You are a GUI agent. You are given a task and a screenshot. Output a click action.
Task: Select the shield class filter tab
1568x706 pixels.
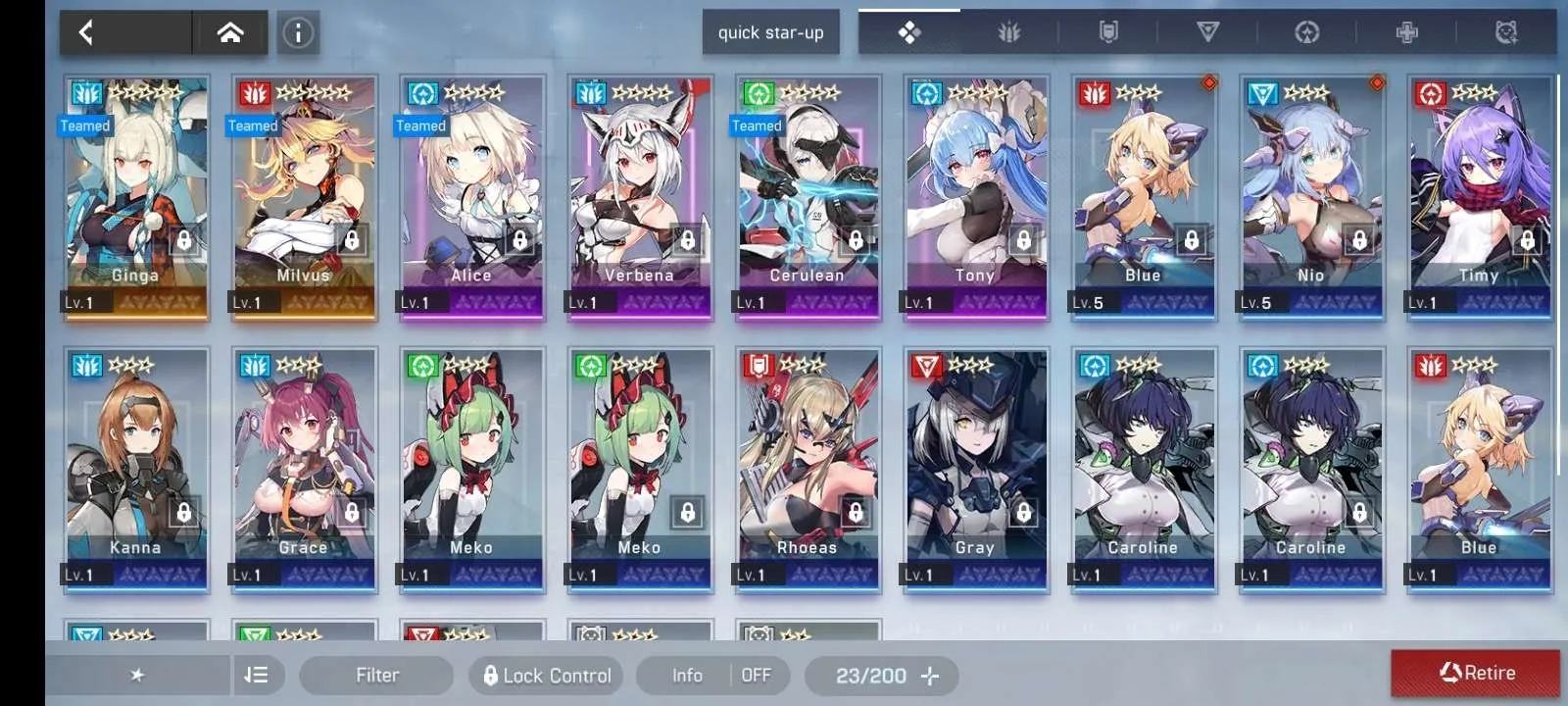coord(1108,33)
